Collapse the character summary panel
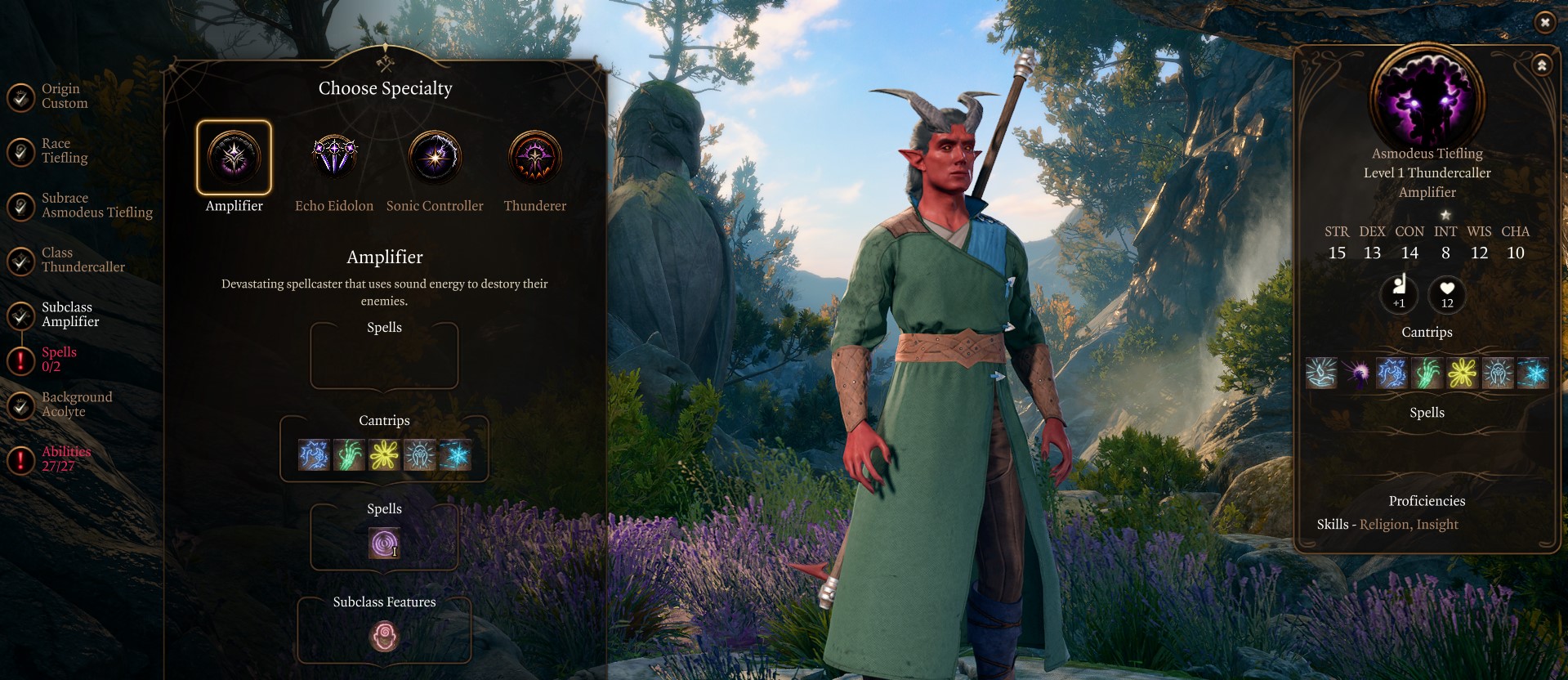 pyautogui.click(x=1542, y=65)
